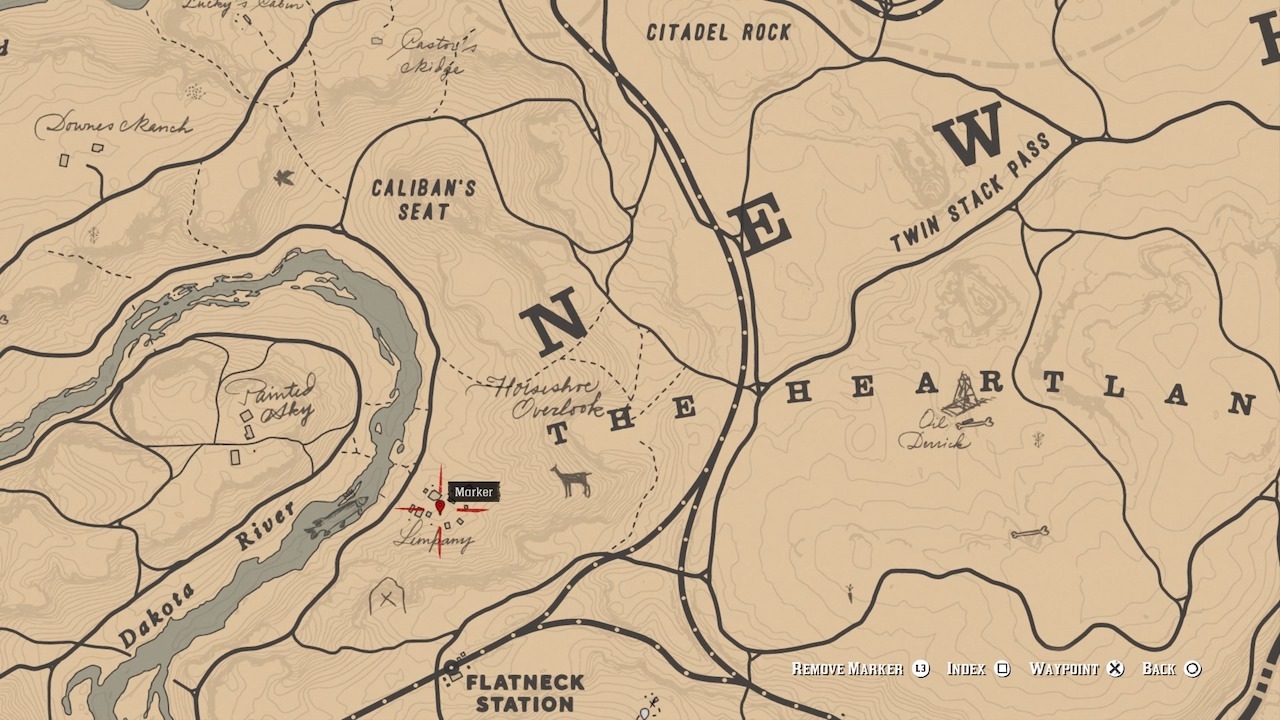Select Back to leave the map
1280x720 pixels.
(1160, 668)
